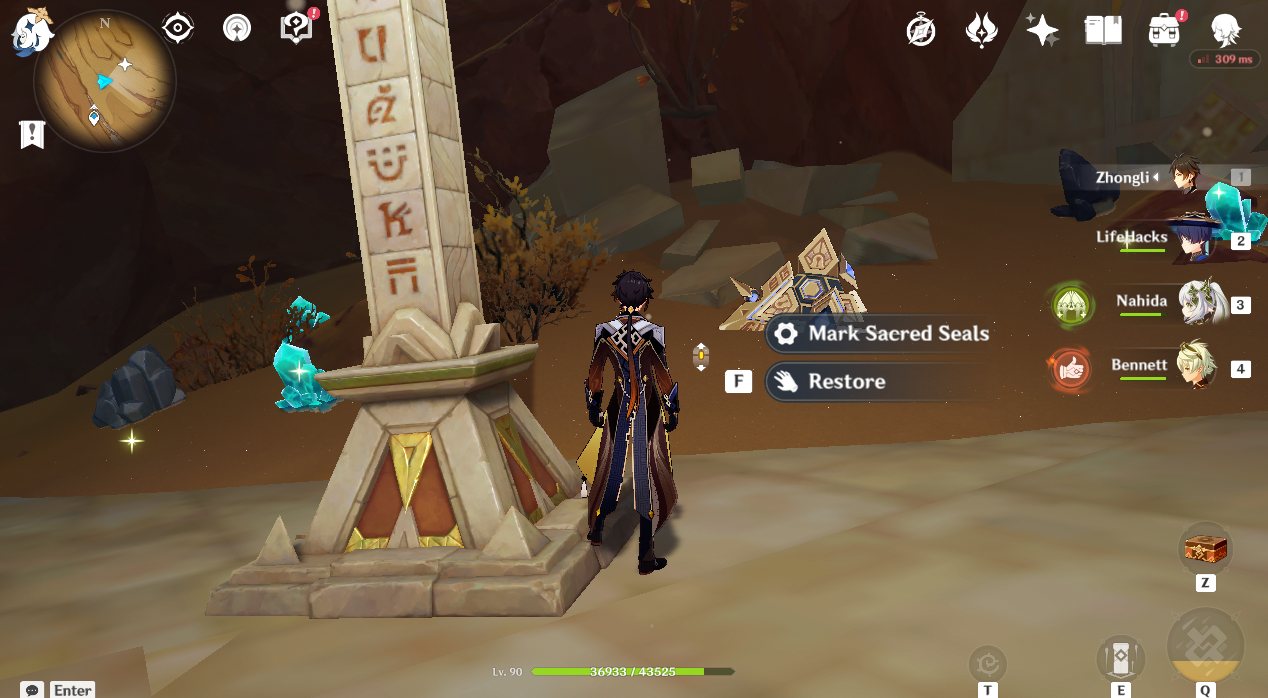The height and width of the screenshot is (698, 1268).
Task: Open the inventory backpack icon
Action: [x=1164, y=30]
